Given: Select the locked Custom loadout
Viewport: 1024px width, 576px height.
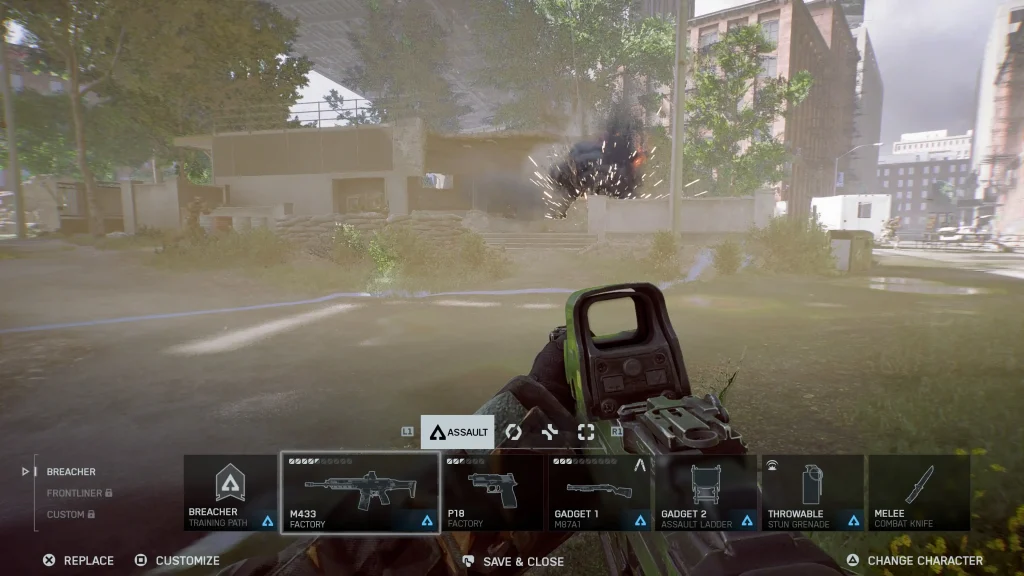Looking at the screenshot, I should [x=69, y=514].
